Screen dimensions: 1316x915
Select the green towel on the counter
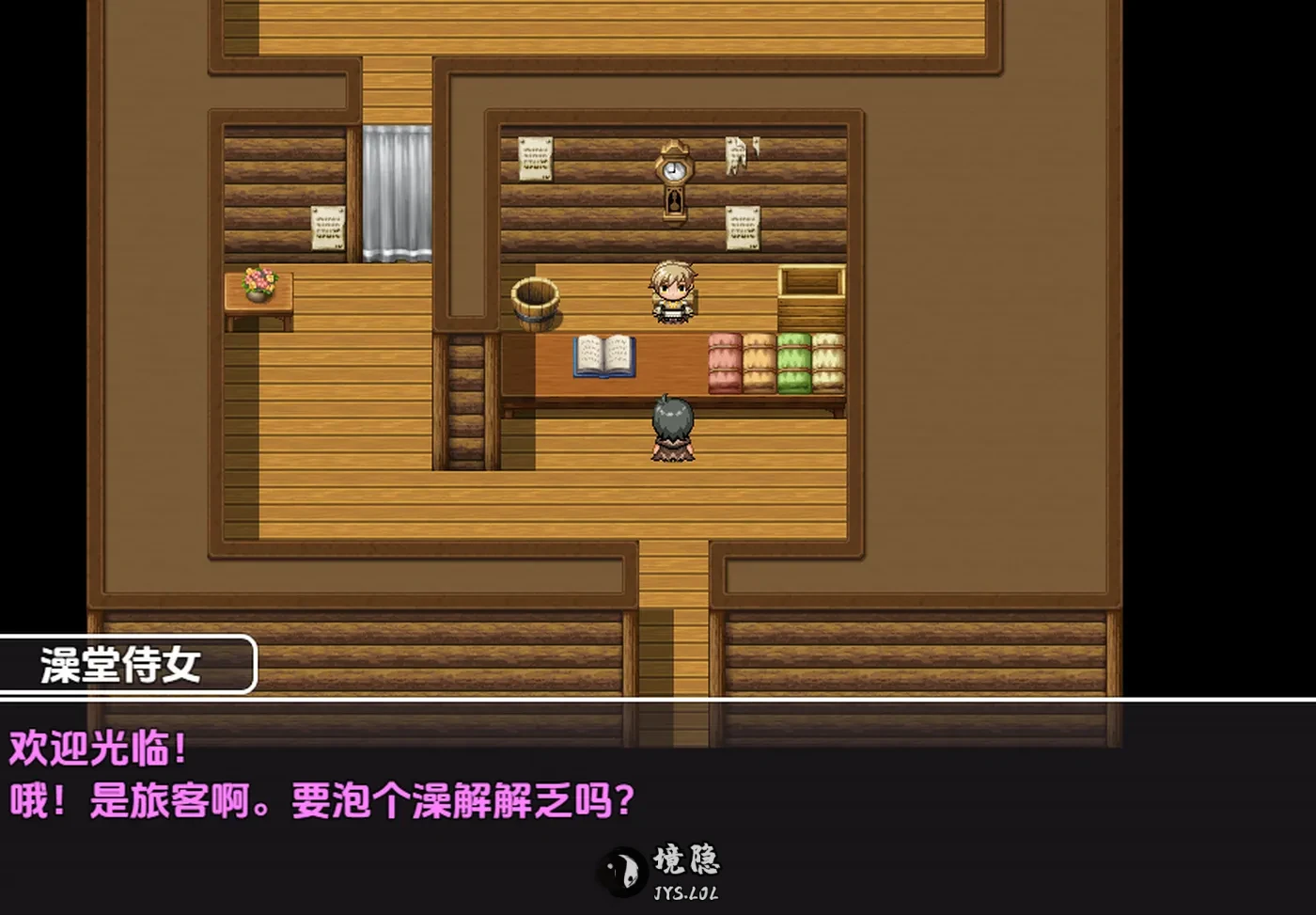794,362
